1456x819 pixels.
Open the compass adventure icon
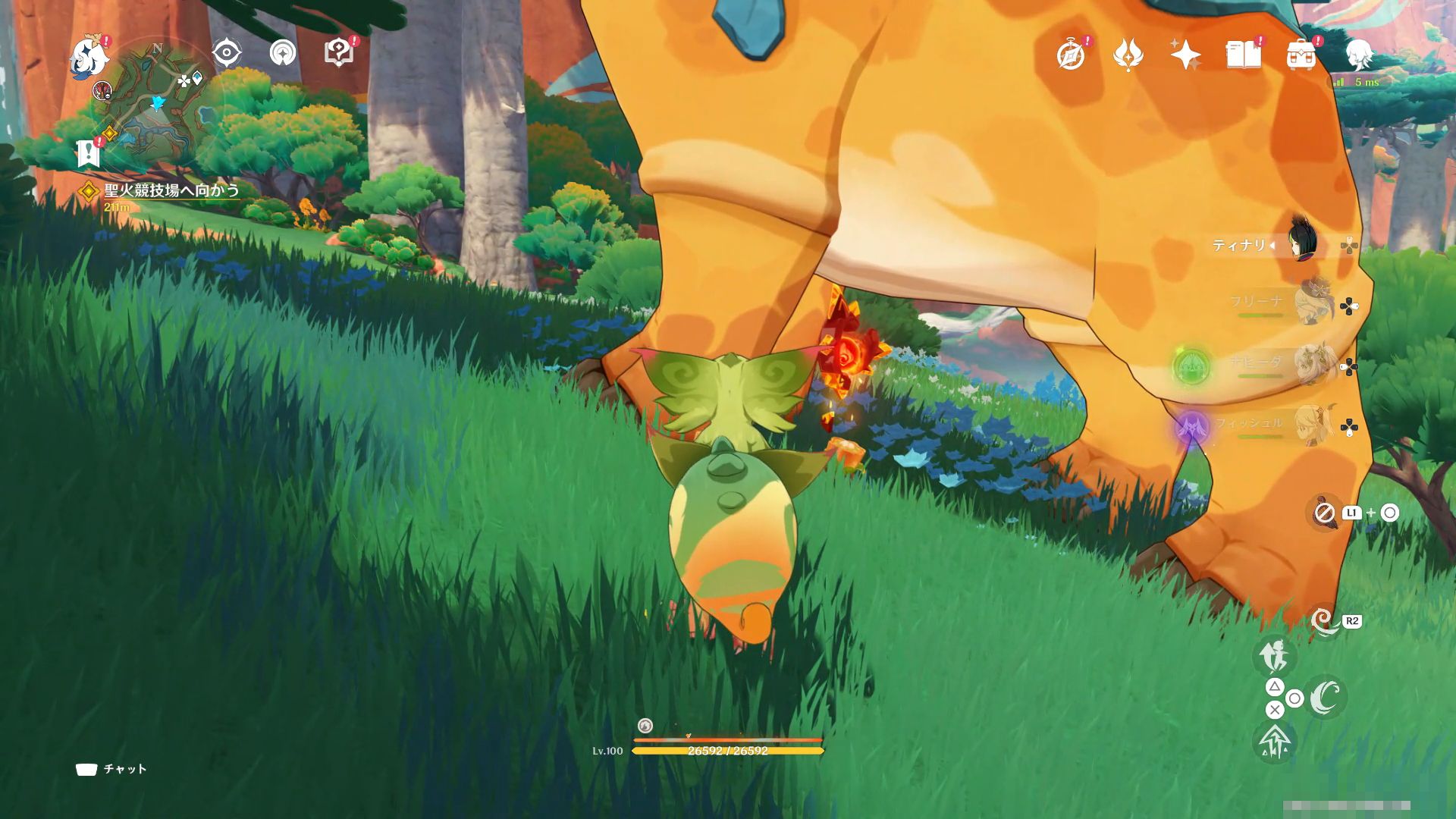pyautogui.click(x=1071, y=55)
